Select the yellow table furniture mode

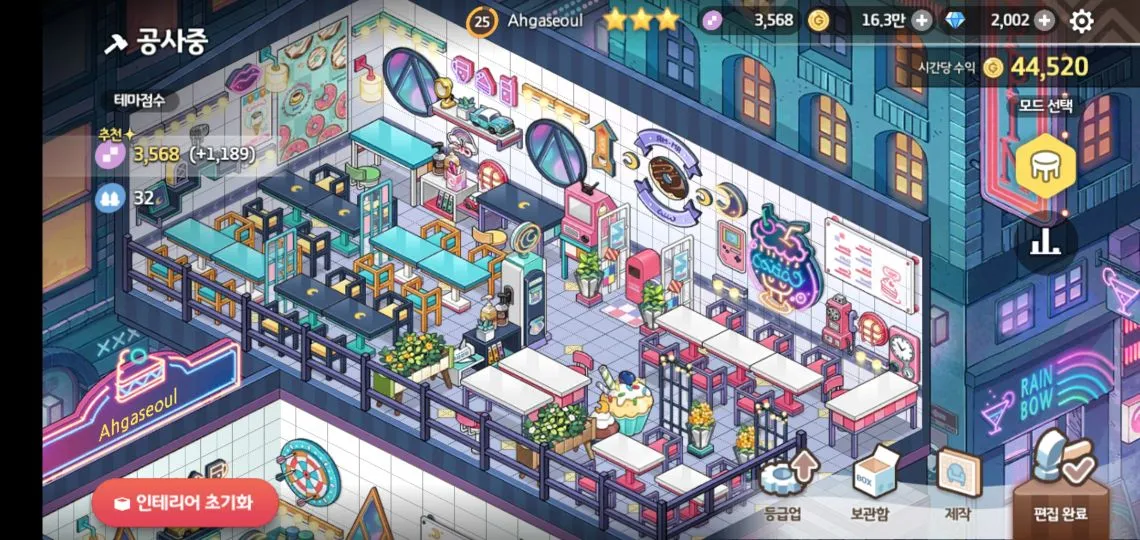[1045, 166]
